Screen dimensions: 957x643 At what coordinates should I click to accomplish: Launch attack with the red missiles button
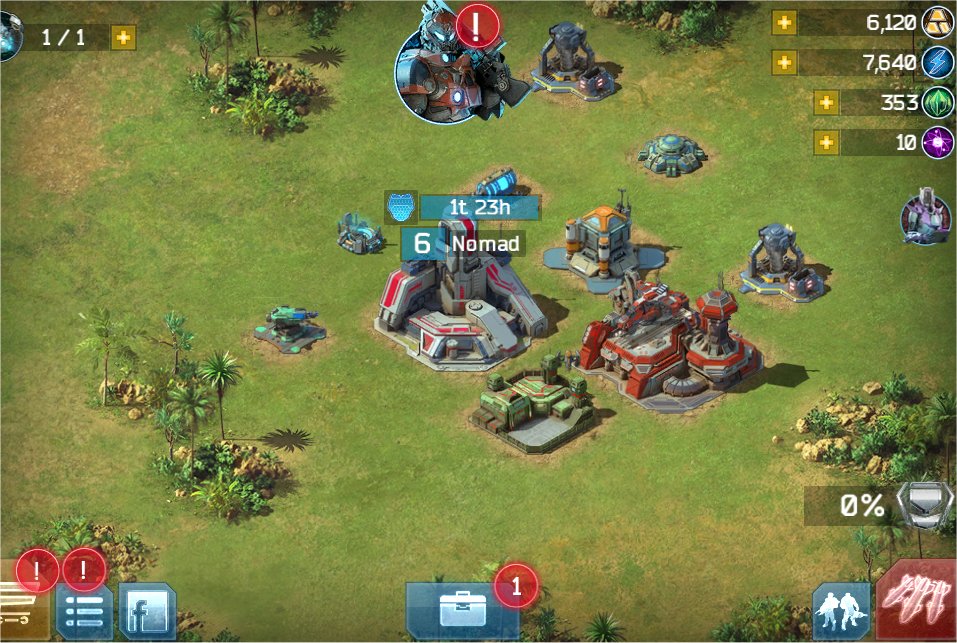917,602
